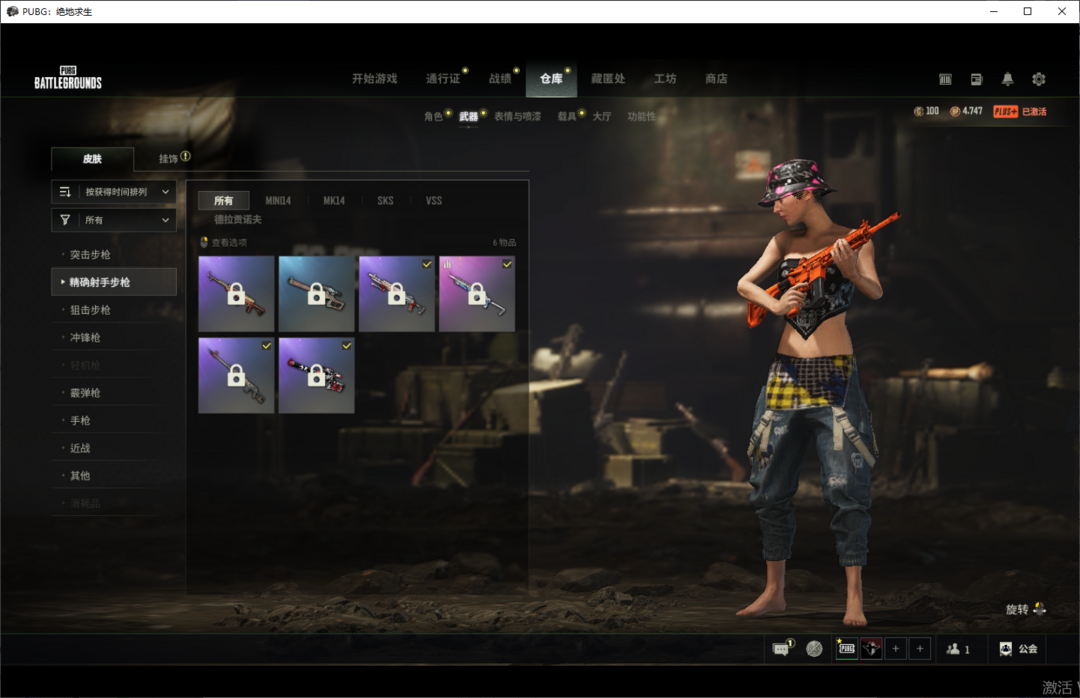Open the 商店 shop
This screenshot has height=698, width=1080.
coord(716,79)
